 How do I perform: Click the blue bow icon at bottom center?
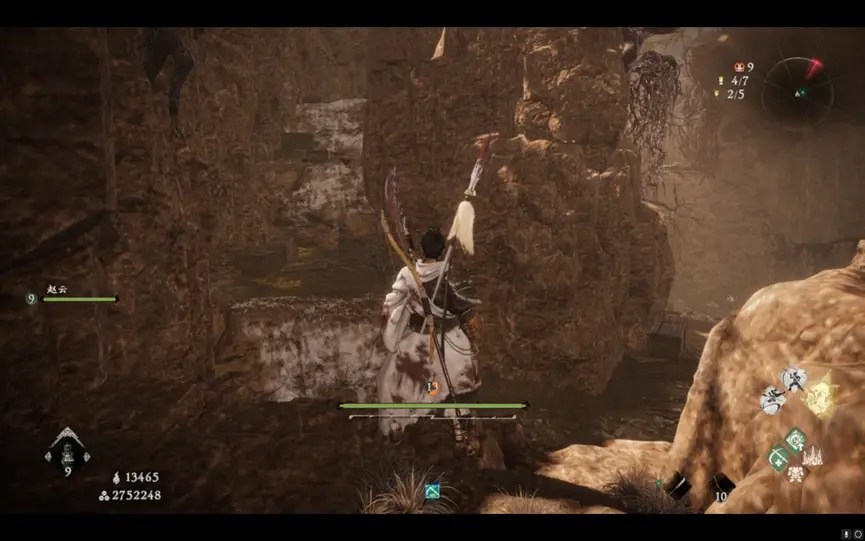[432, 491]
